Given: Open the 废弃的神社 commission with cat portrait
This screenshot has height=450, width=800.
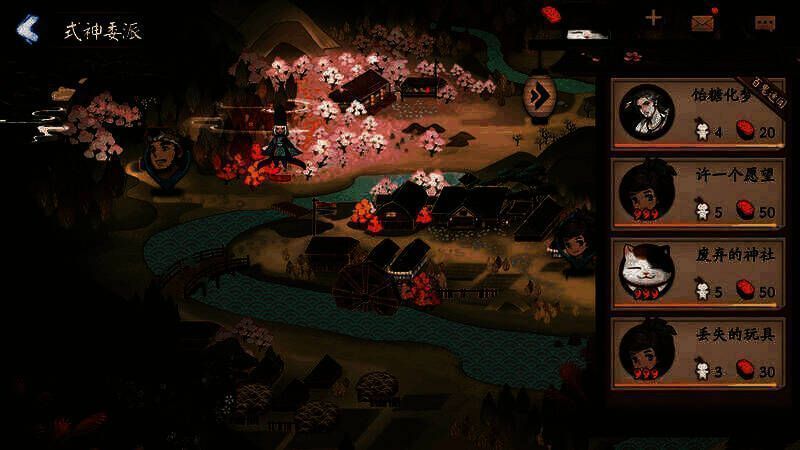Looking at the screenshot, I should 698,272.
